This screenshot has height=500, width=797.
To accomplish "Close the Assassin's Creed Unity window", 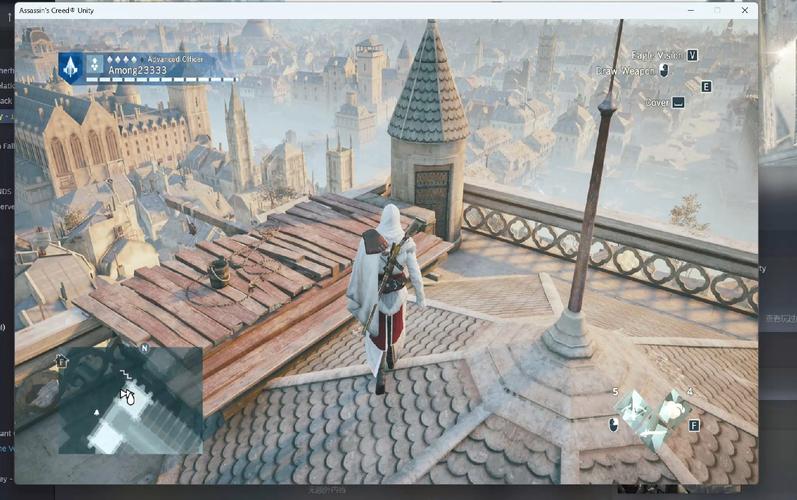I will pyautogui.click(x=744, y=10).
